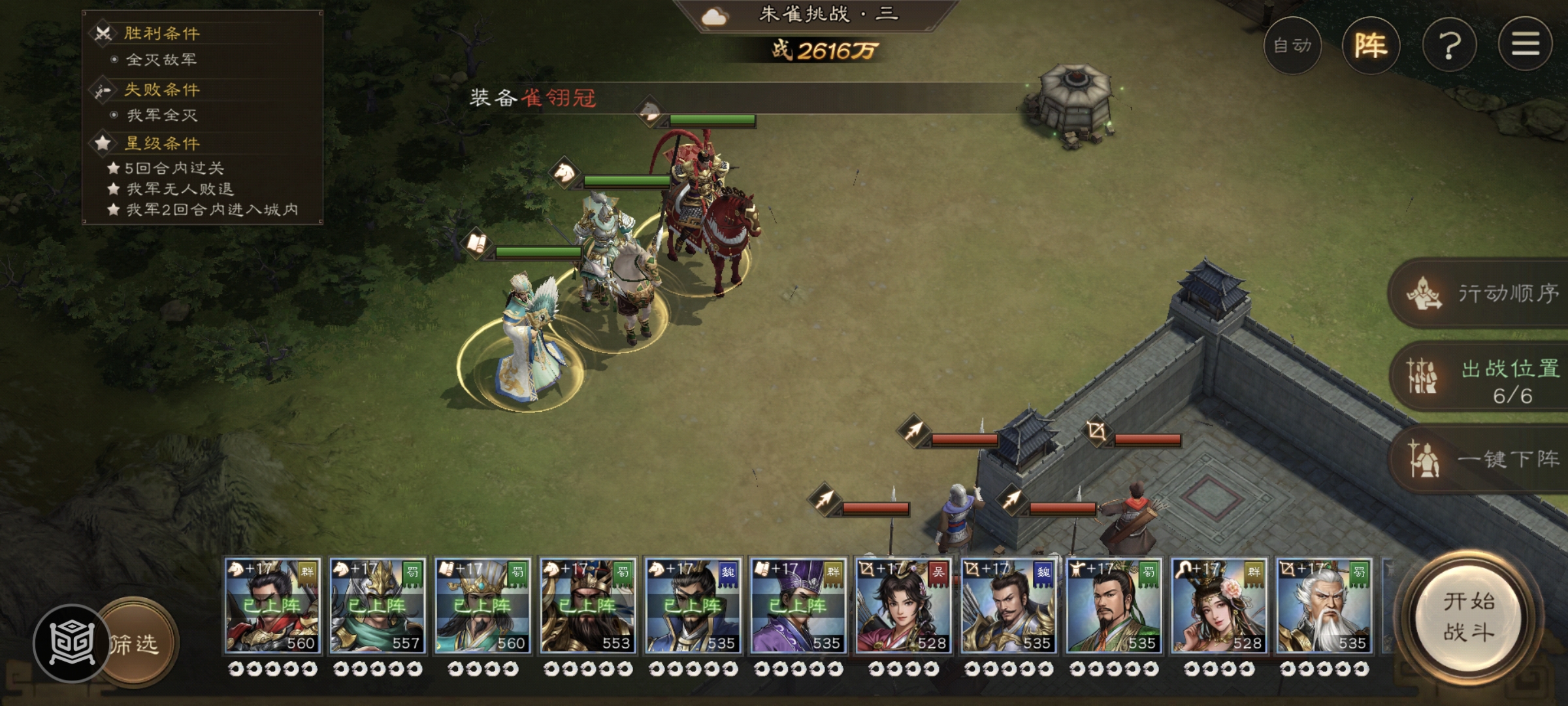
Task: Remove all heroes with 一键下阵
Action: tap(1483, 458)
